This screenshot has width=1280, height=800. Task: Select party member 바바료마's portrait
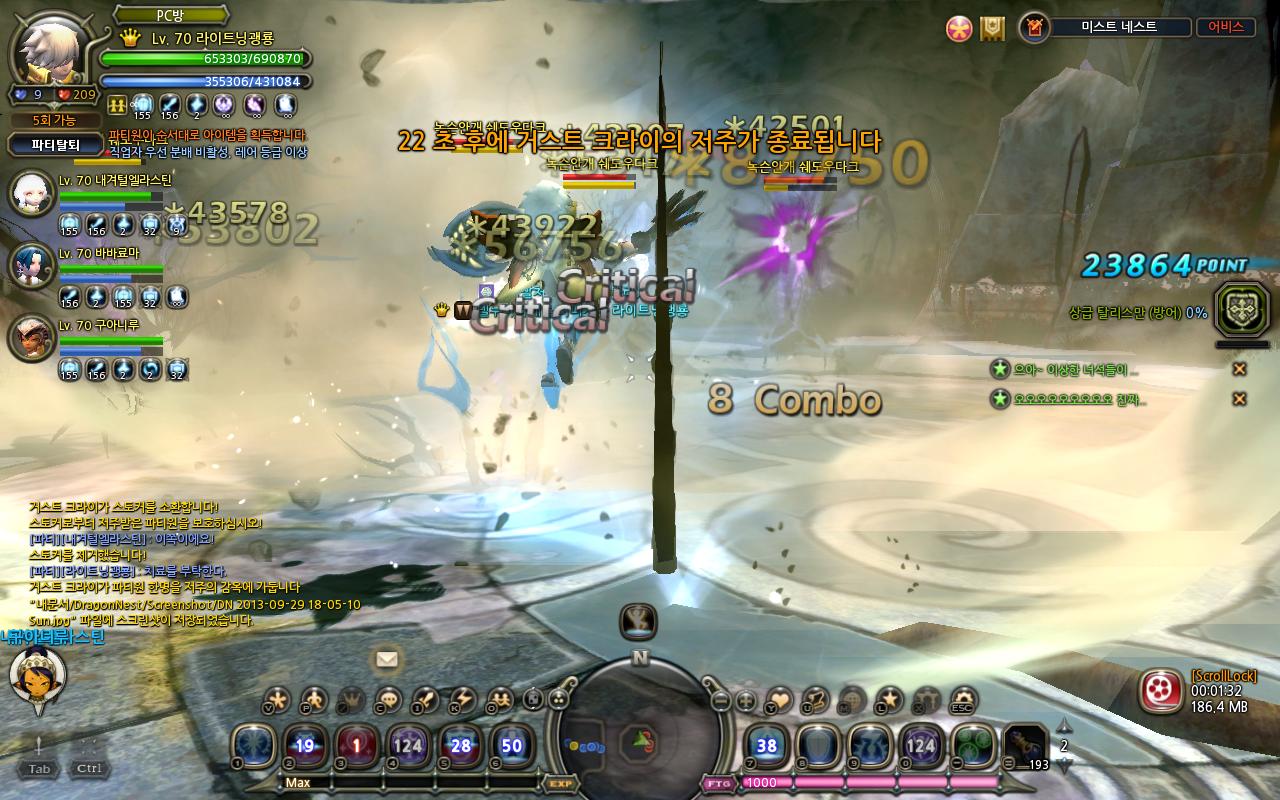(31, 265)
